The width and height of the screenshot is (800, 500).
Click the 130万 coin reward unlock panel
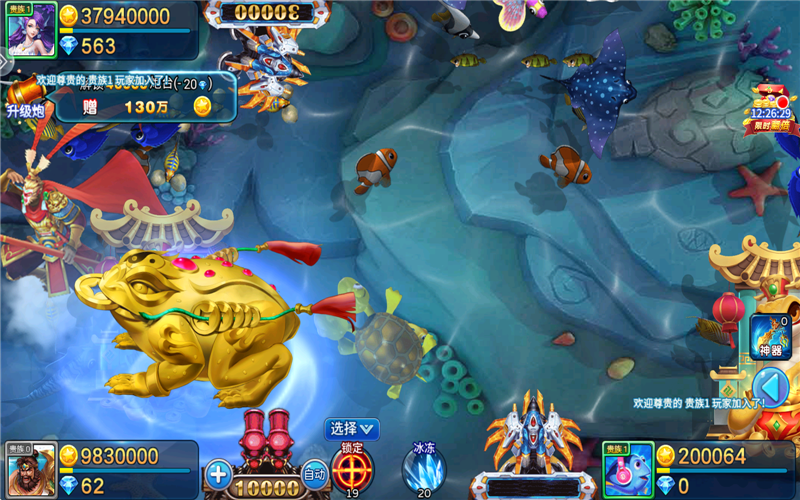(x=145, y=105)
